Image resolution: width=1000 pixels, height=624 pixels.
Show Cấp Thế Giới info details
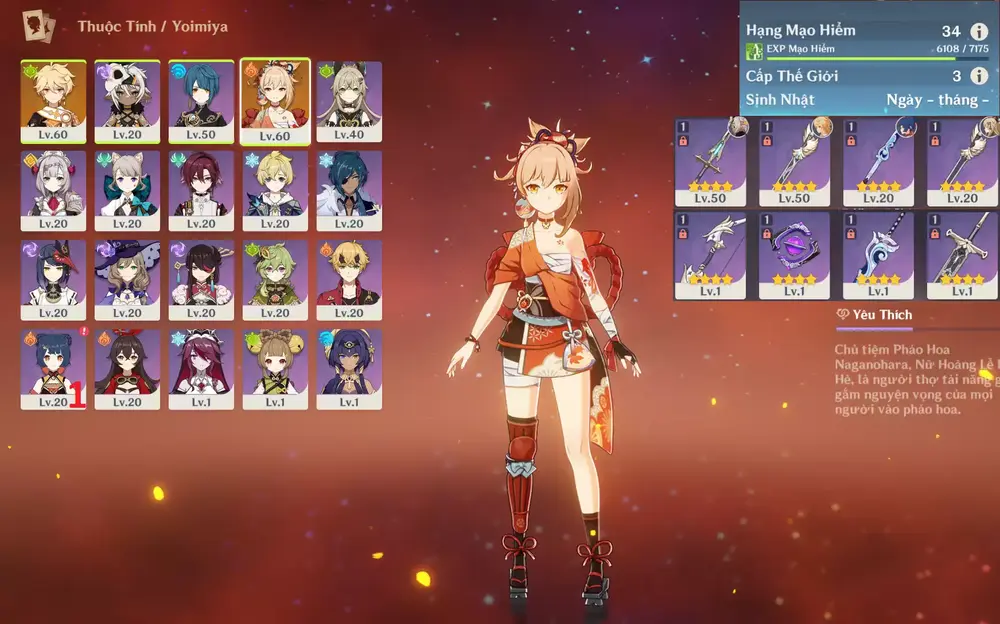(x=979, y=76)
